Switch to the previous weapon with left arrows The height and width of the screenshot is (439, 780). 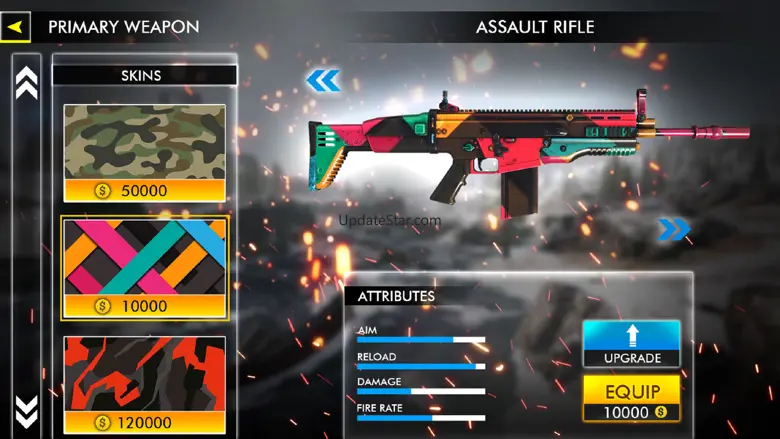pyautogui.click(x=323, y=81)
